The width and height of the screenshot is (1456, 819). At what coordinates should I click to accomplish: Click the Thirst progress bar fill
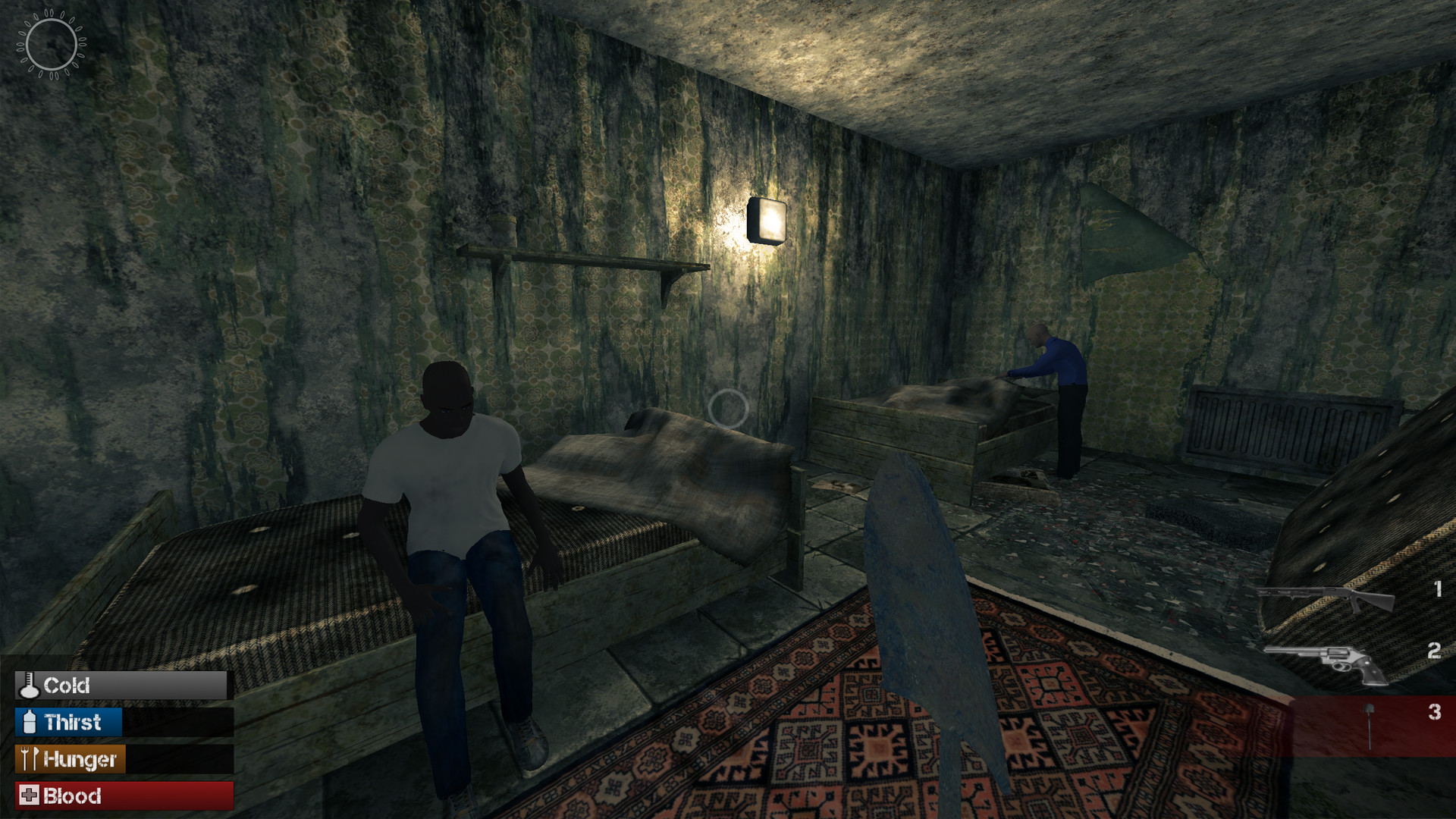pos(72,723)
